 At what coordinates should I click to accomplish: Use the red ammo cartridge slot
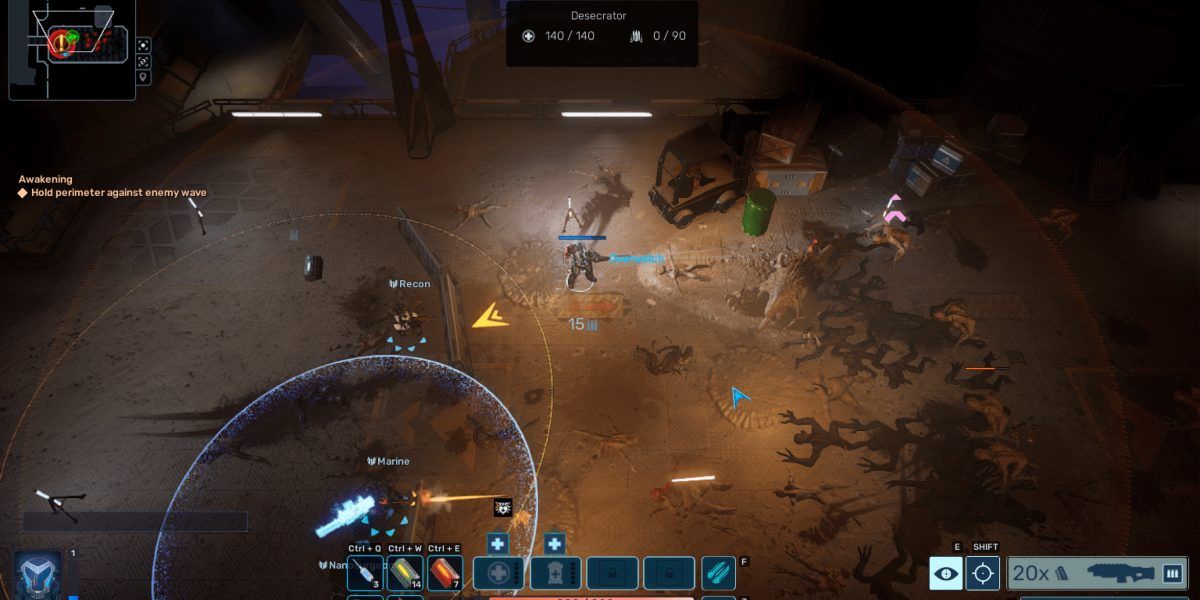445,574
